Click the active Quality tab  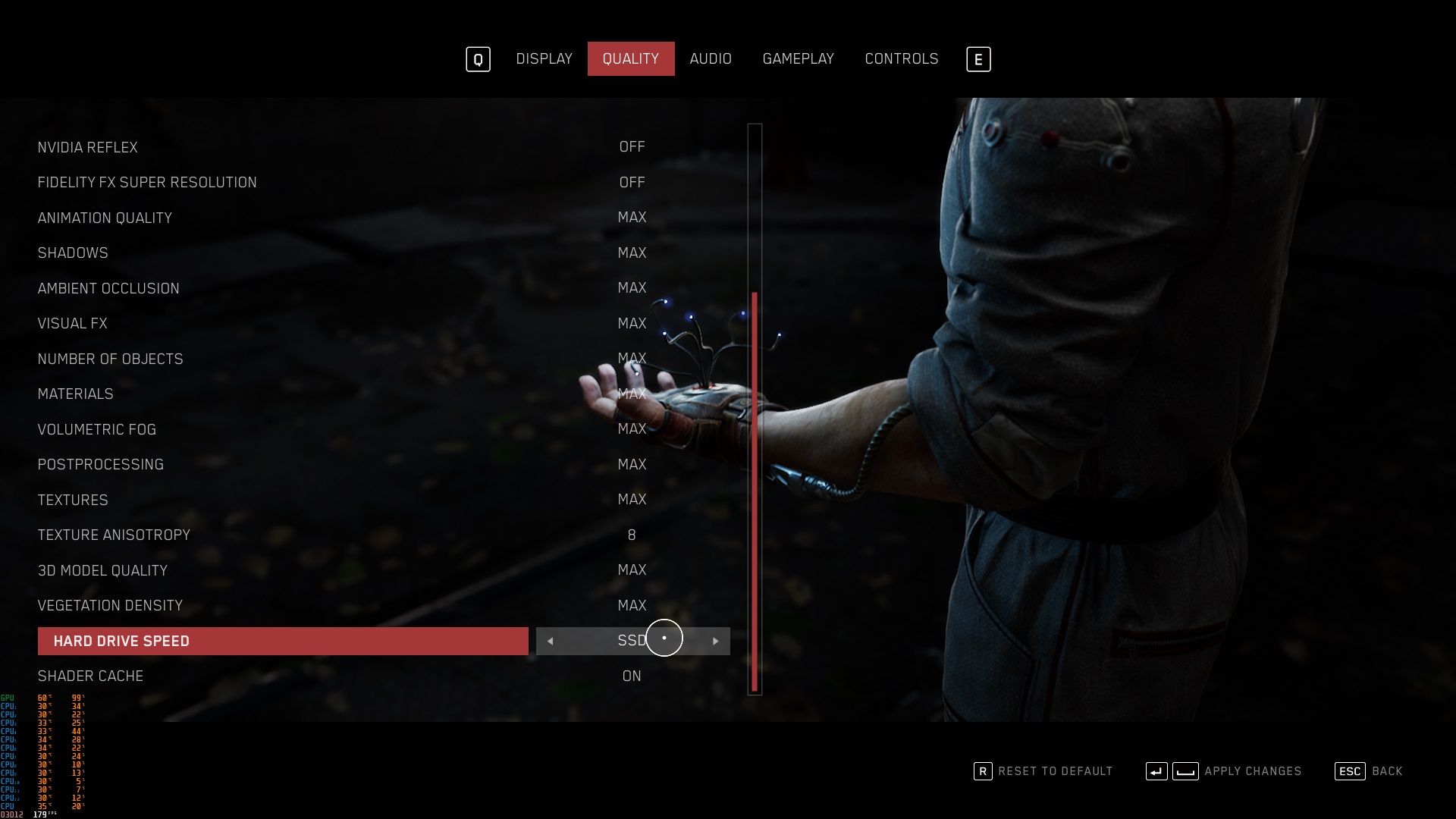coord(630,59)
